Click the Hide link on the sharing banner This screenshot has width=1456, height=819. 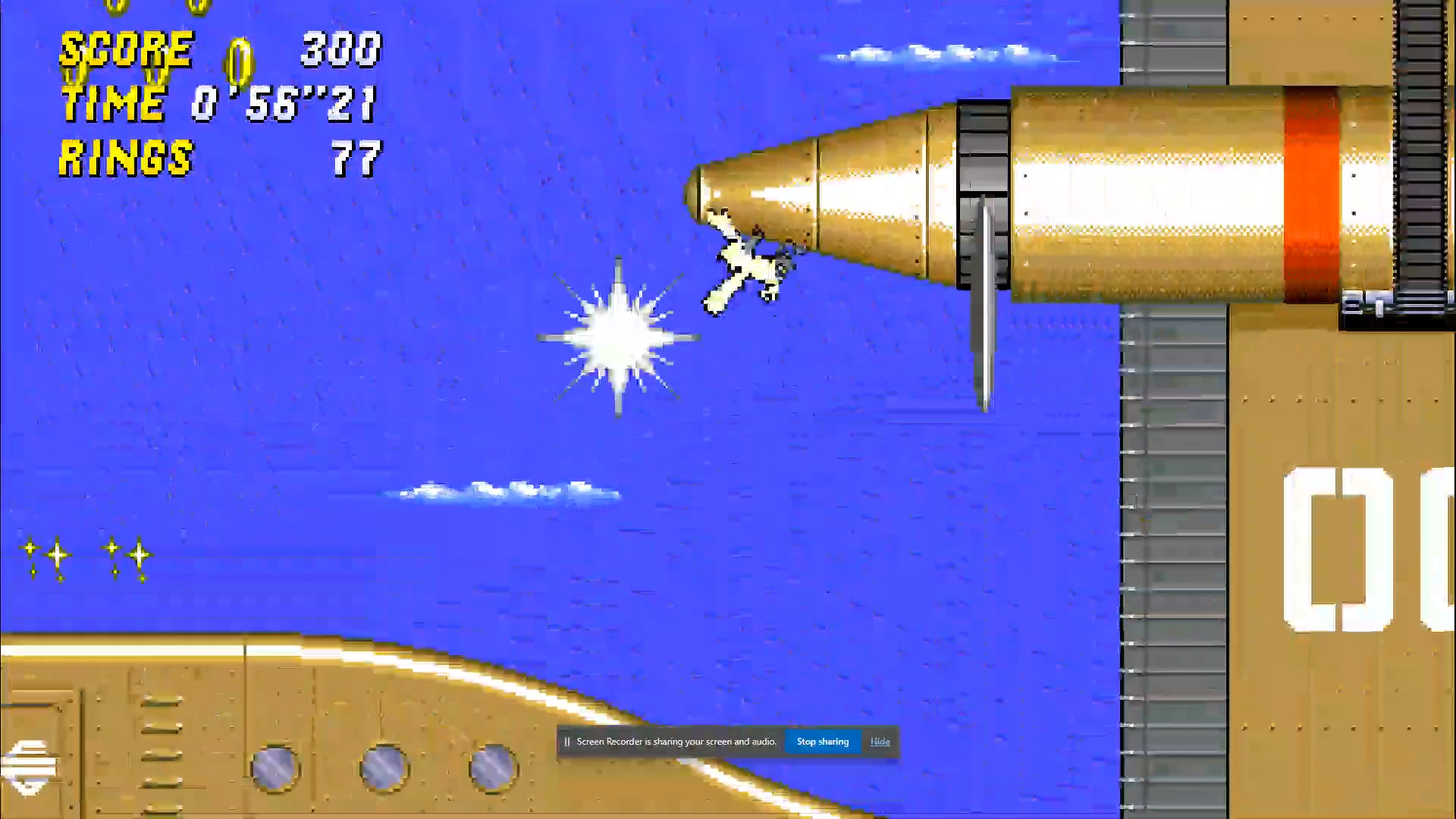pos(880,742)
